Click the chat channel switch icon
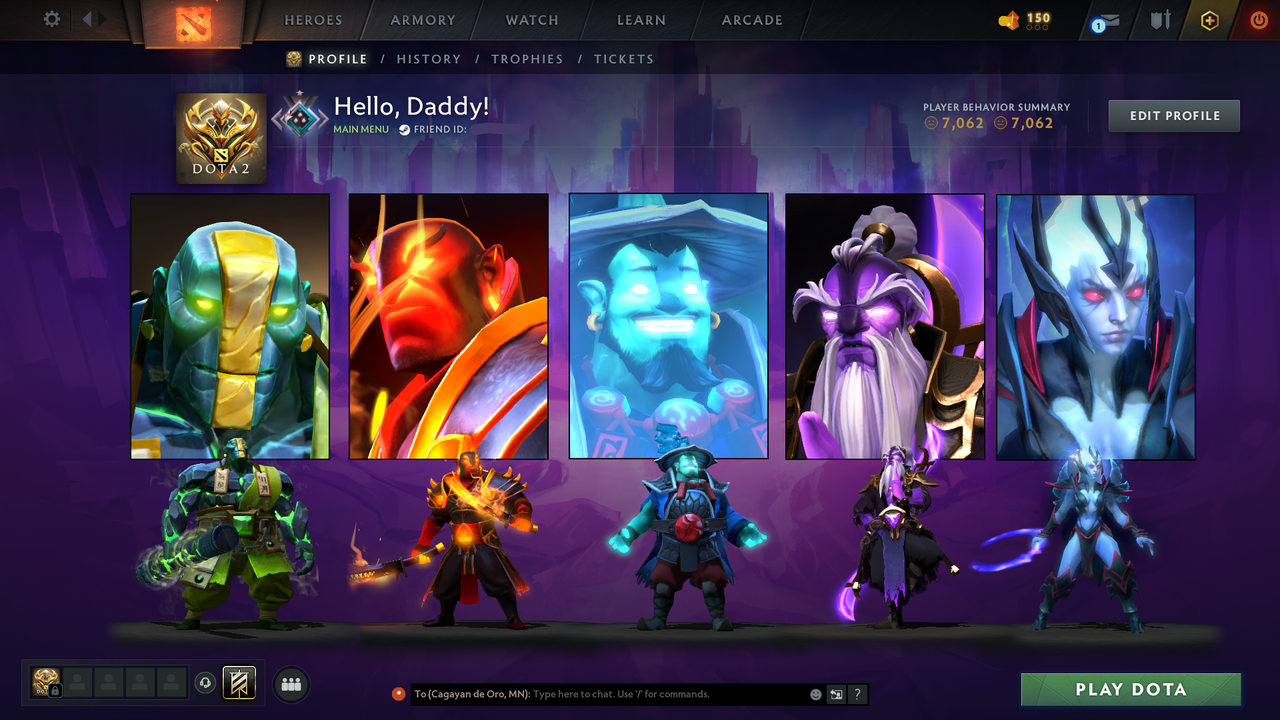 click(x=836, y=694)
